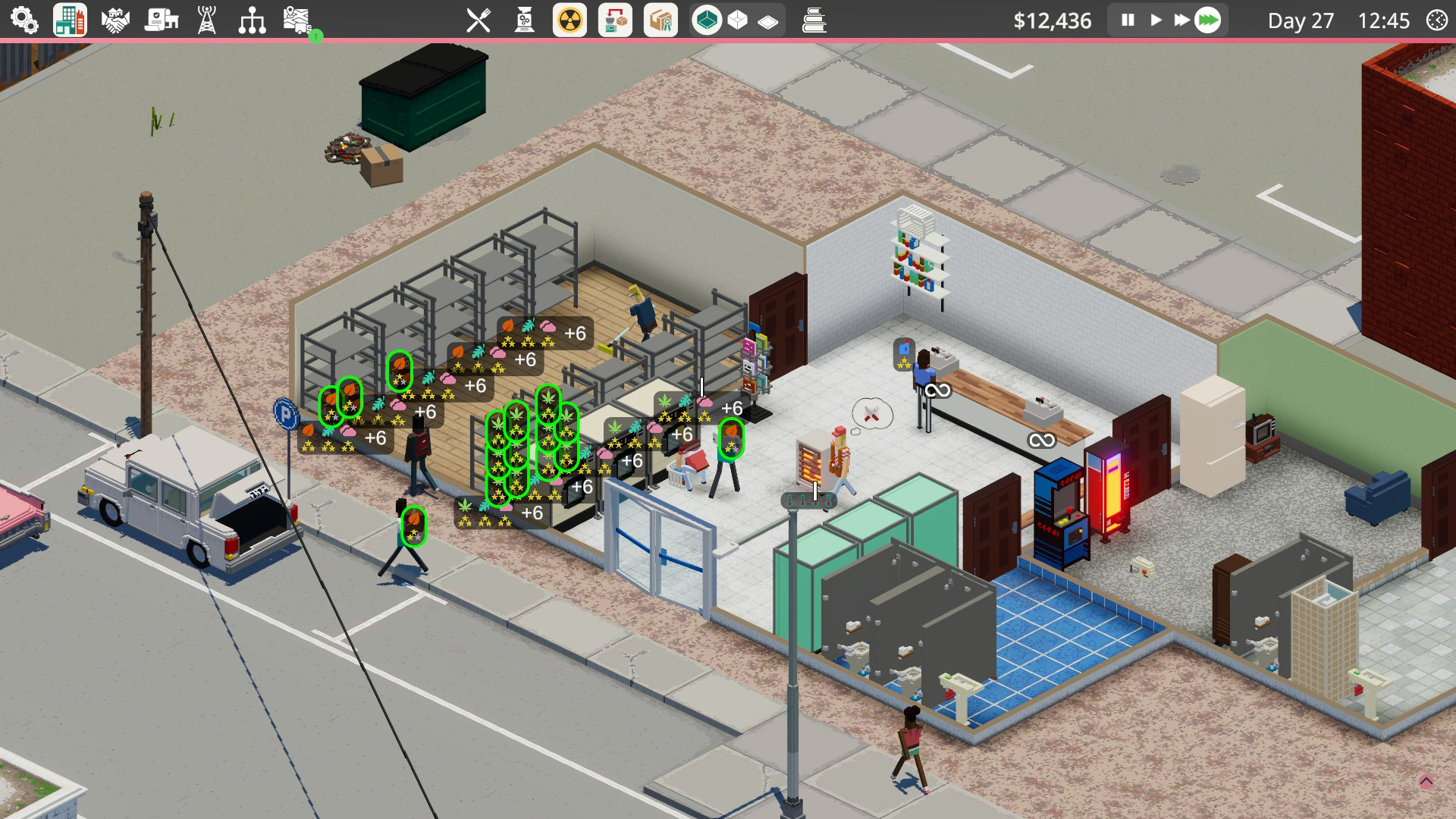Image resolution: width=1456 pixels, height=819 pixels.
Task: Select the flat floor-only view
Action: tap(767, 21)
